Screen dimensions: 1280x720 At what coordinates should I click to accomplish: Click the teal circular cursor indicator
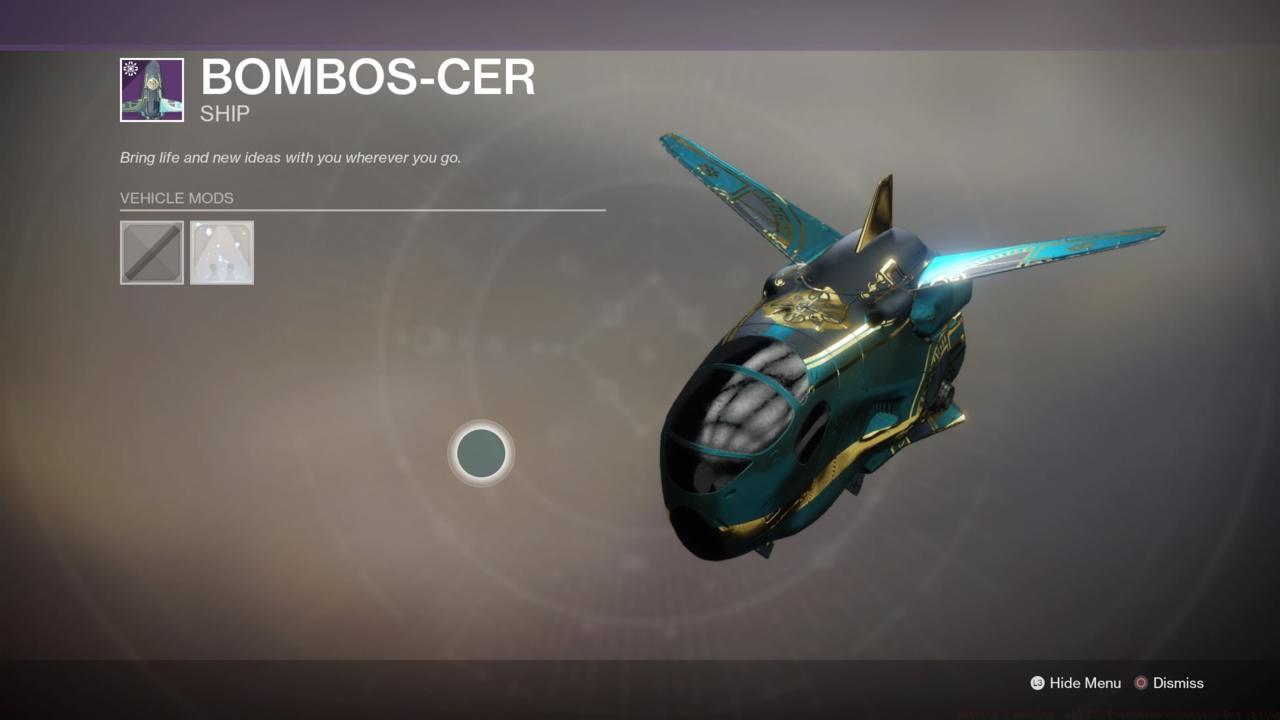[481, 453]
